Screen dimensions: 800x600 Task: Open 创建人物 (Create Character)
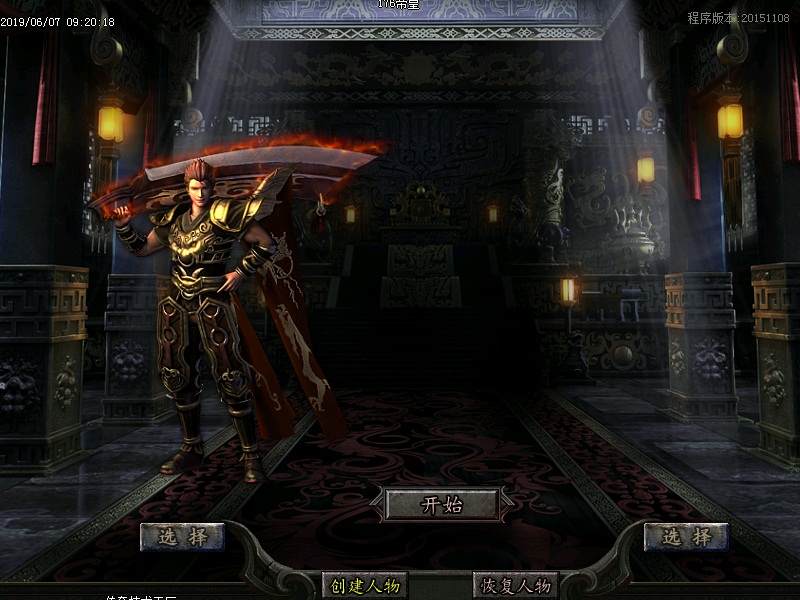point(365,585)
